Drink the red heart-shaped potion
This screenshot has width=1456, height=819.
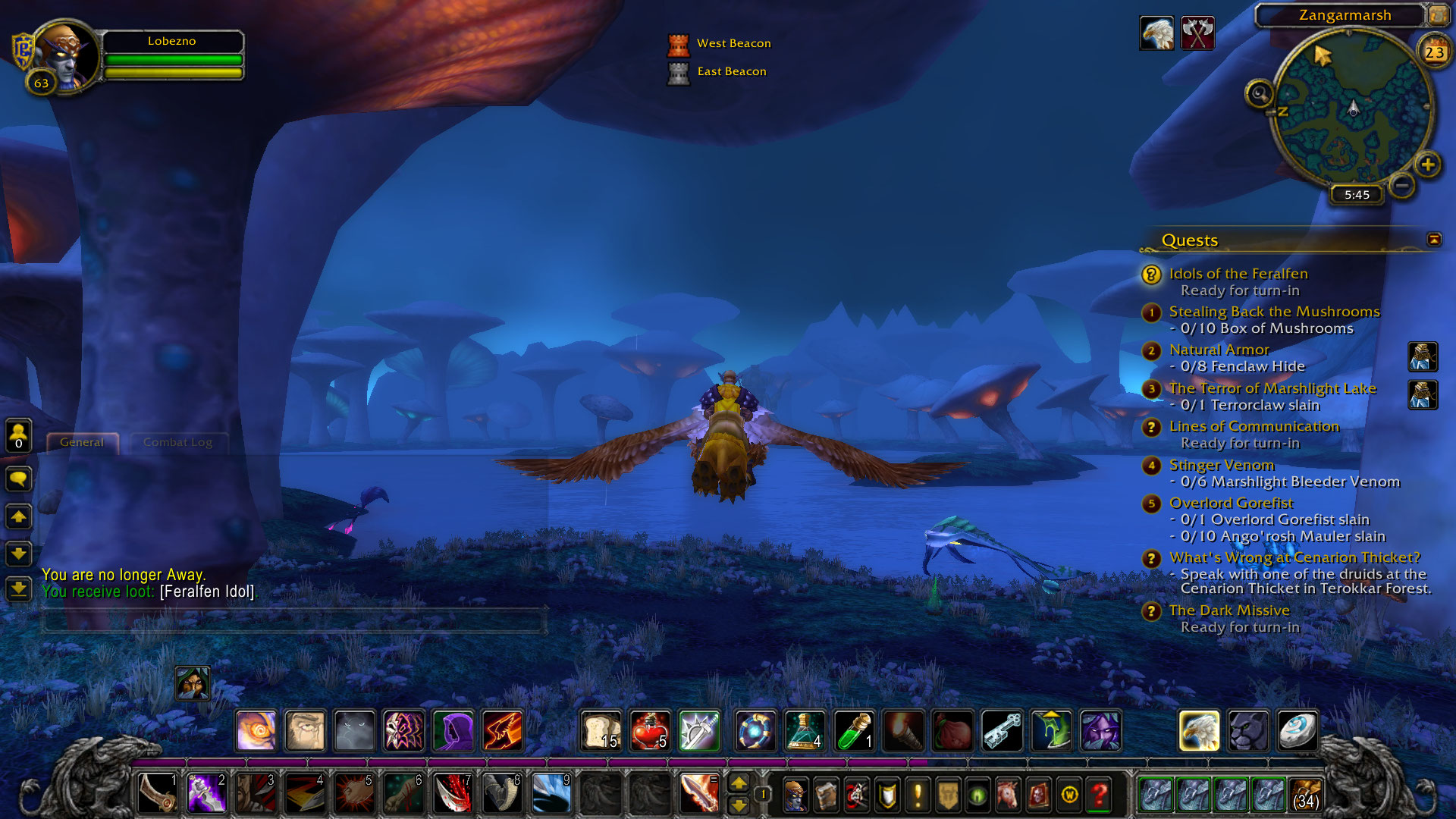[x=650, y=731]
